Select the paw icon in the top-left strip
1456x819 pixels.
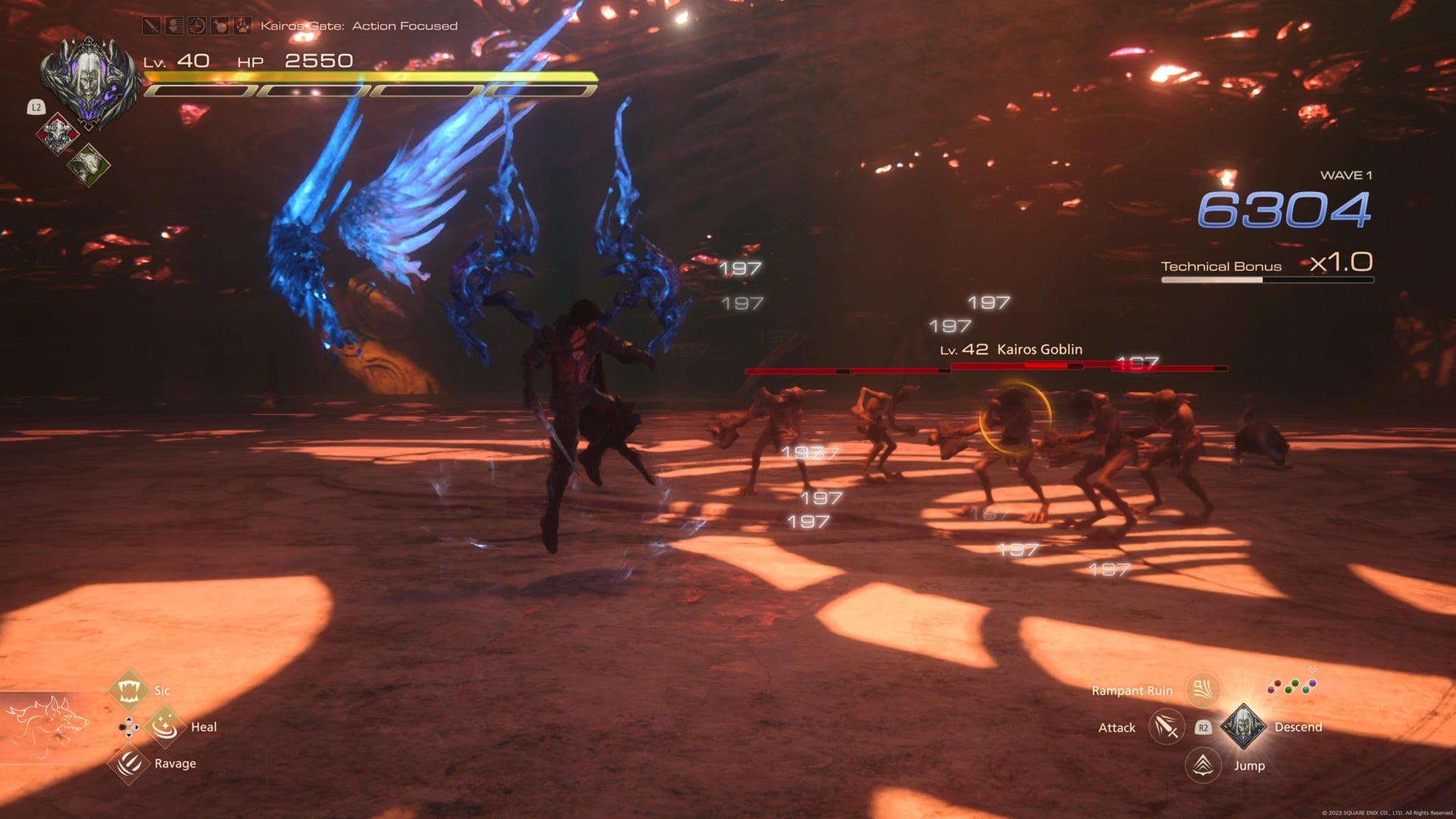point(241,25)
